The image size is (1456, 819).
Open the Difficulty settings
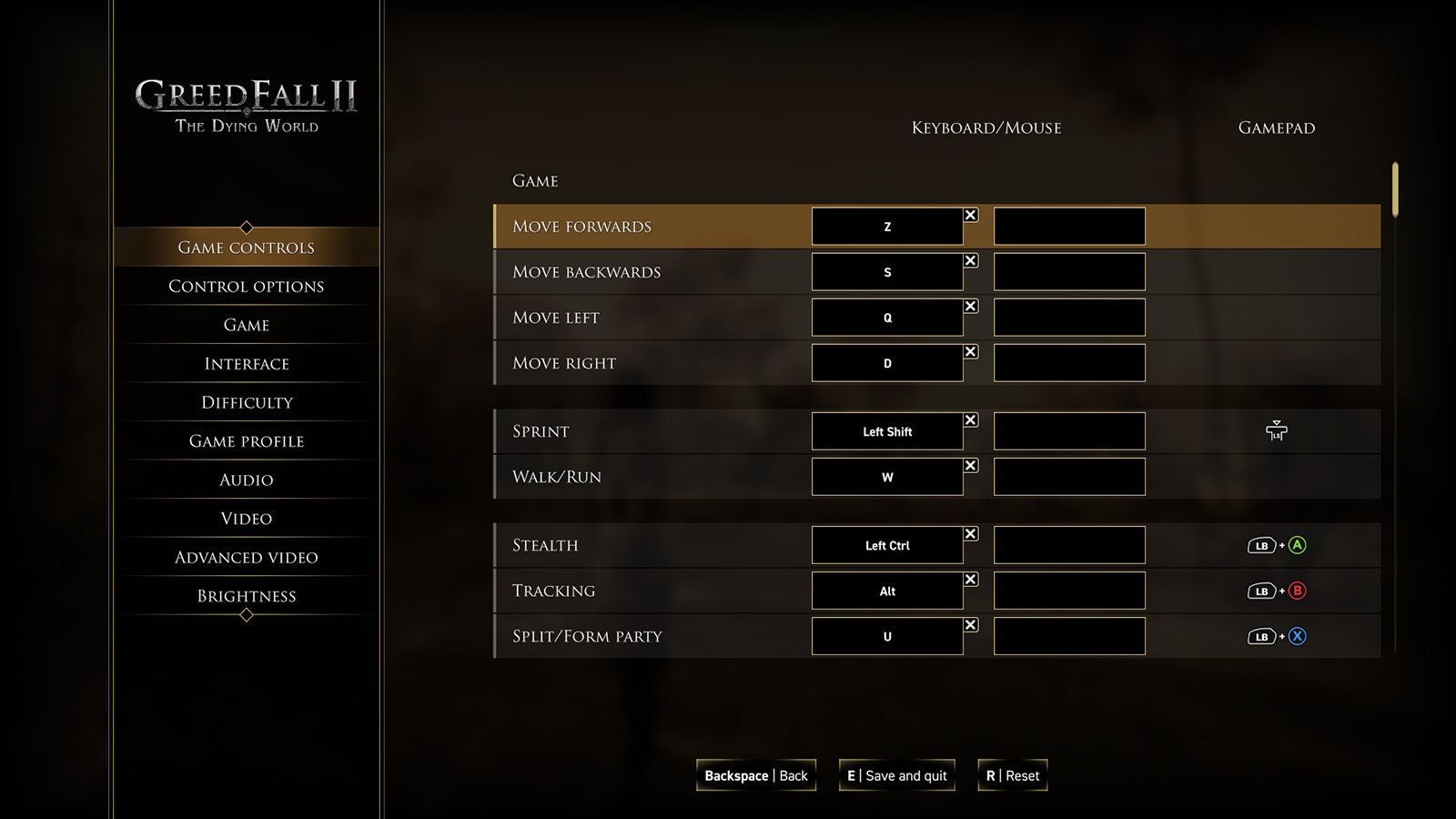[x=246, y=402]
